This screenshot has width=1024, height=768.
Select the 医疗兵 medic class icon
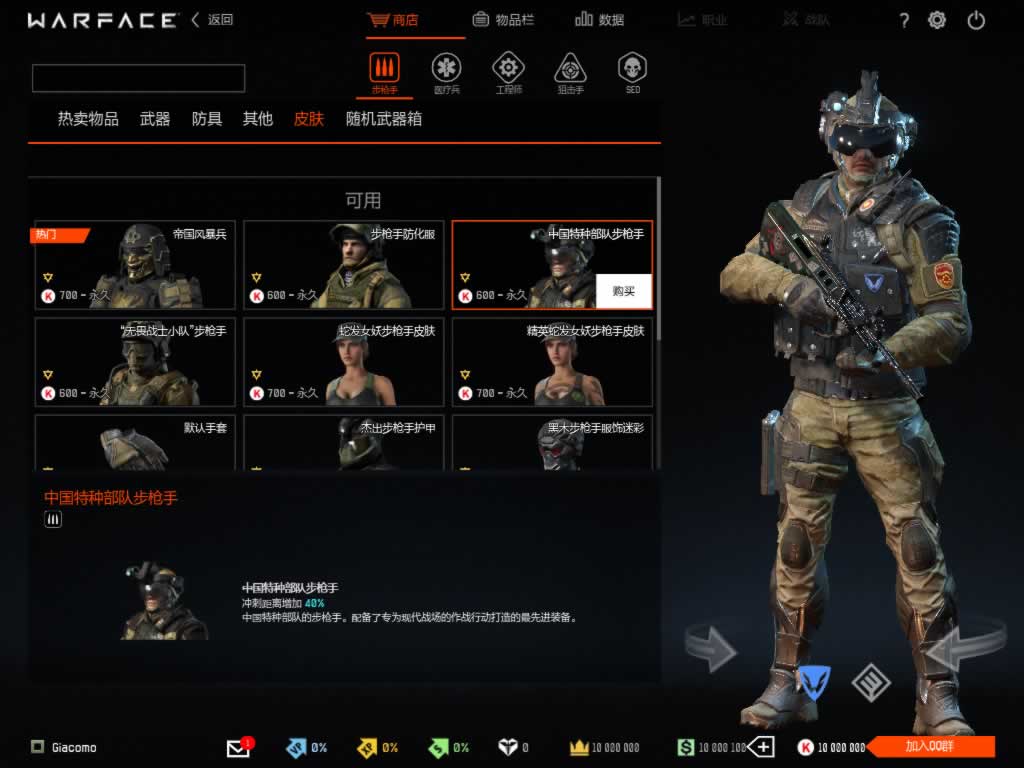click(446, 72)
